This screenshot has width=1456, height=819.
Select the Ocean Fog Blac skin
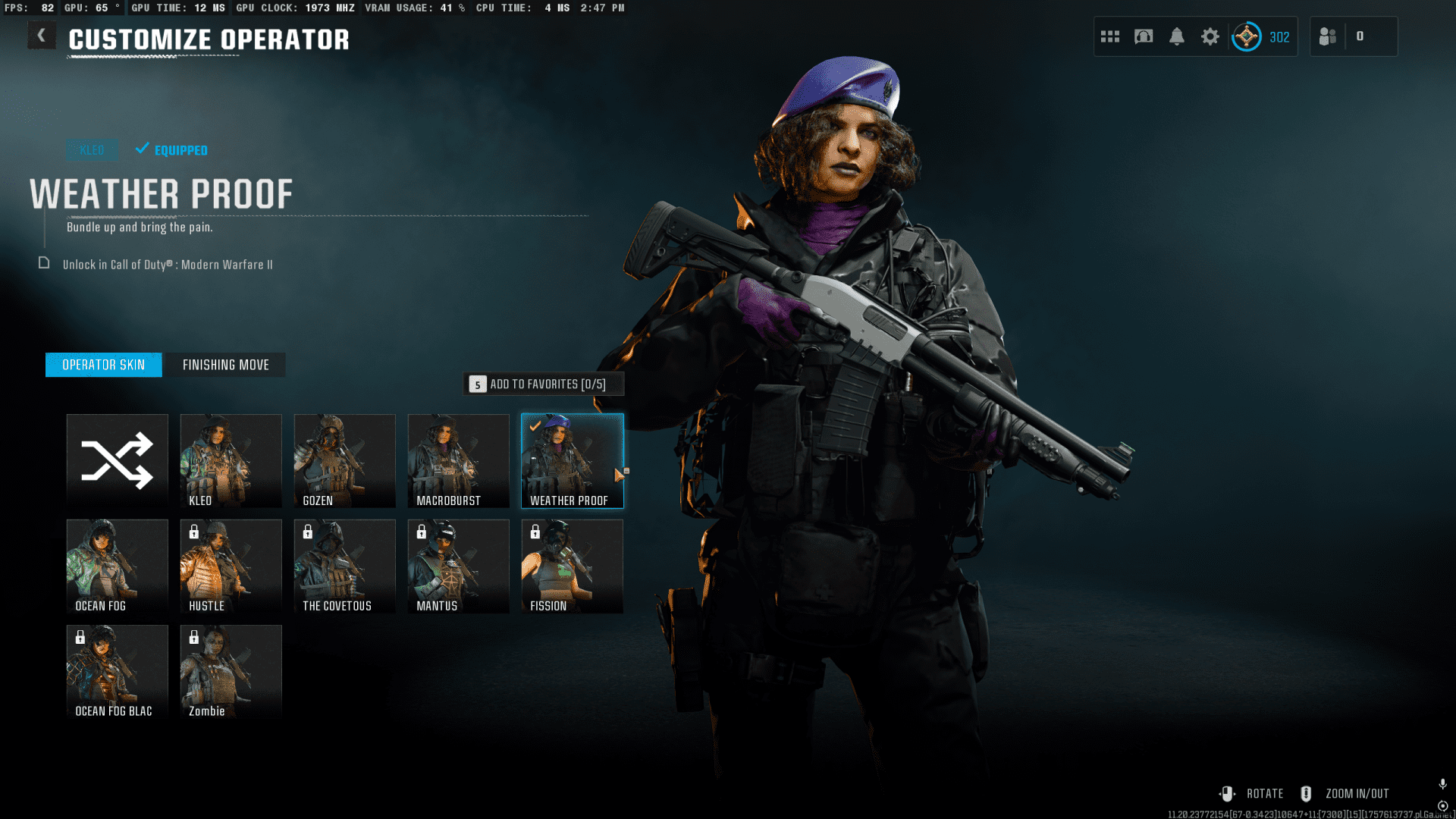click(x=118, y=671)
